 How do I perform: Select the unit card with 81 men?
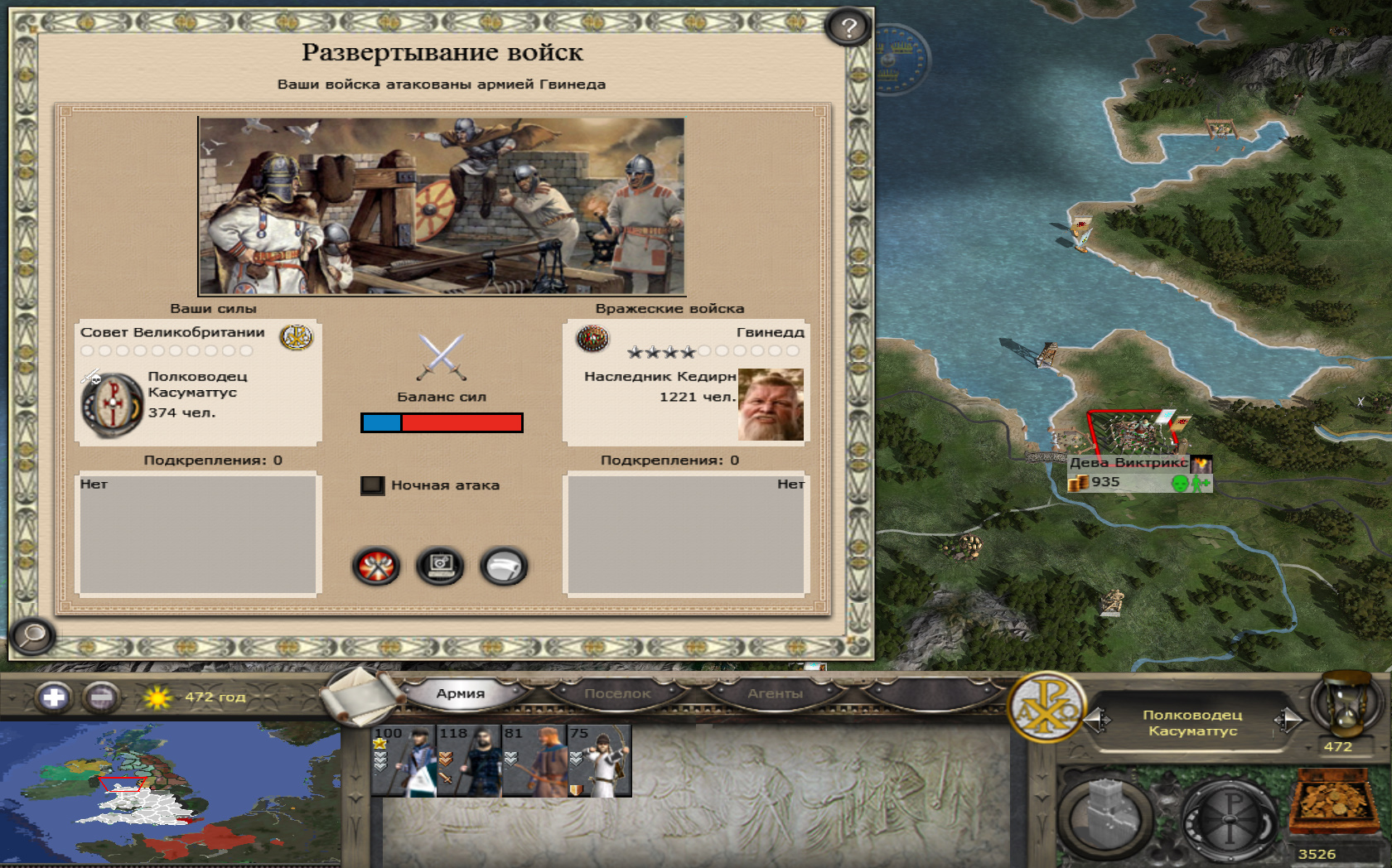534,761
